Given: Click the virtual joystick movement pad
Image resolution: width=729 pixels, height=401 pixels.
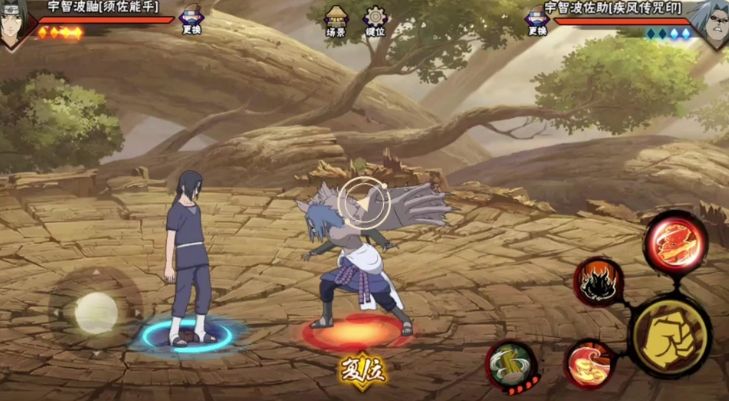Looking at the screenshot, I should (95, 312).
